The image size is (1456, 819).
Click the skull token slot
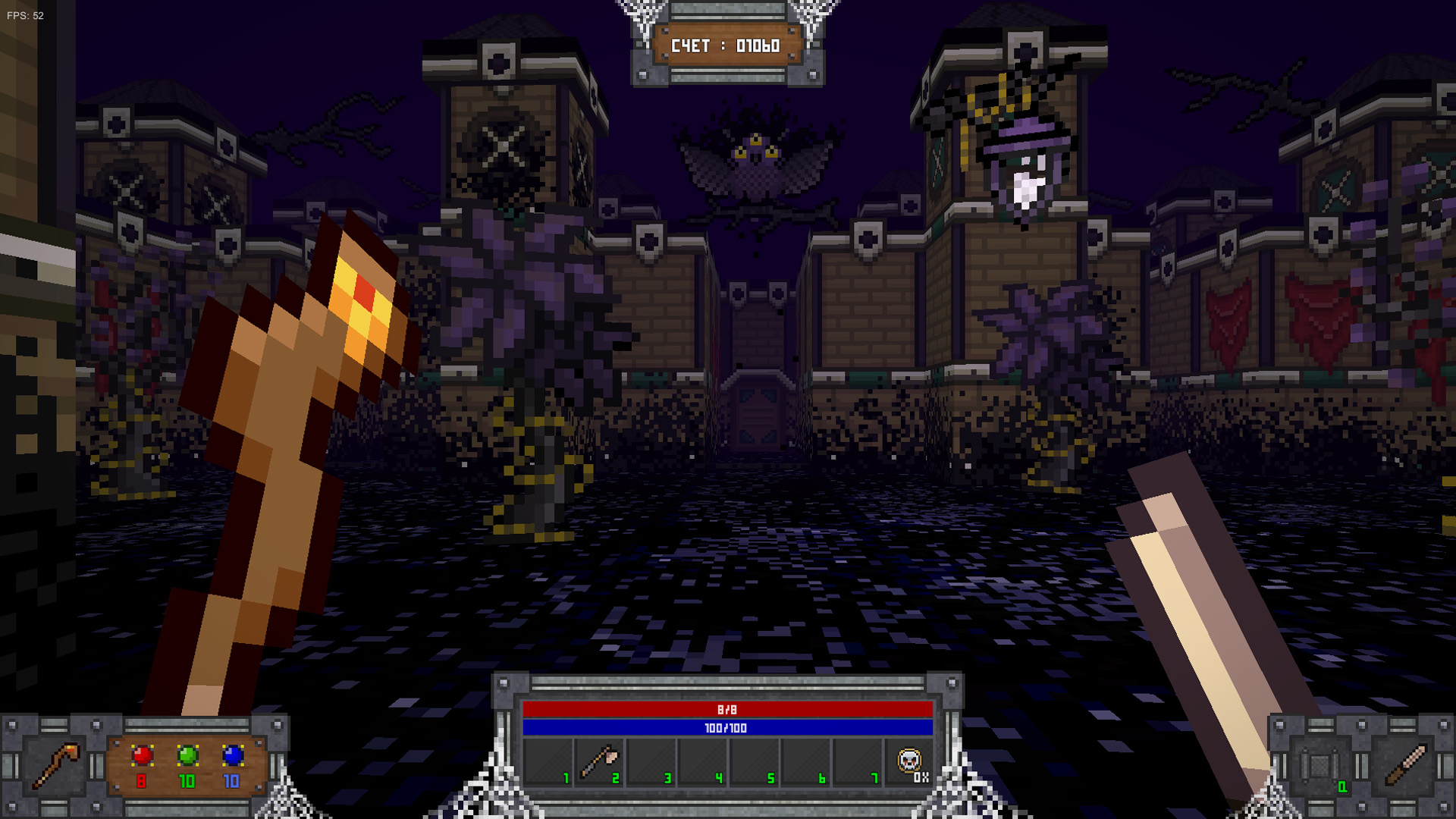[x=909, y=761]
